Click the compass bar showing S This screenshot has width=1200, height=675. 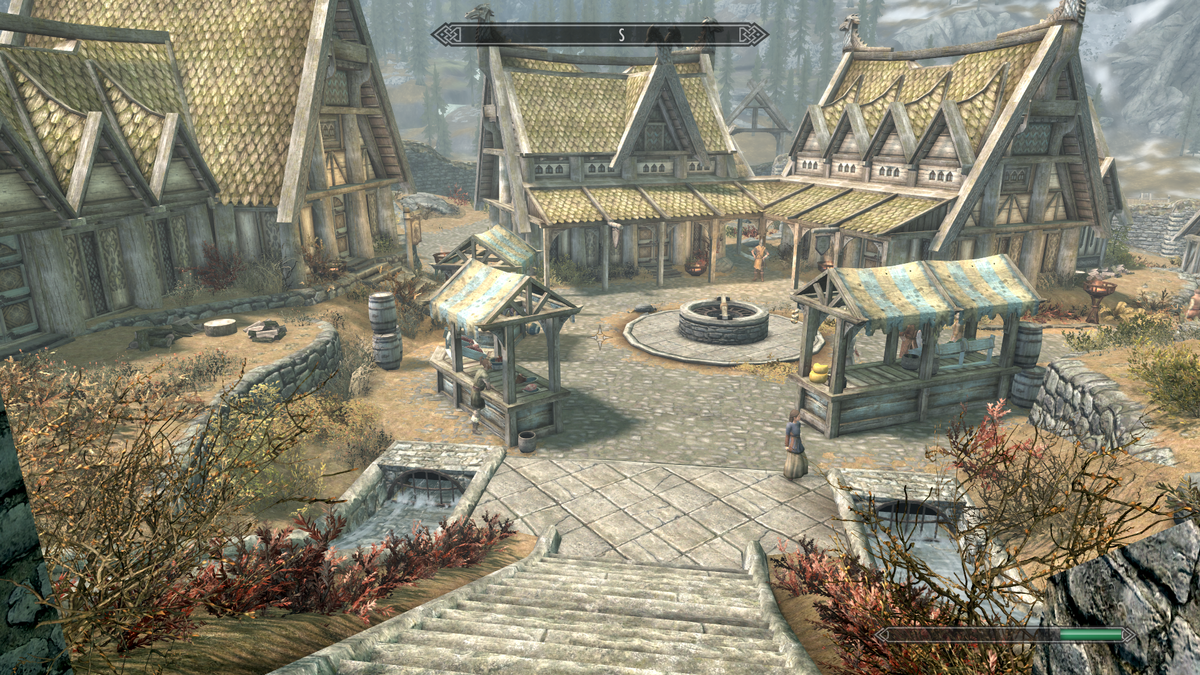pyautogui.click(x=600, y=34)
